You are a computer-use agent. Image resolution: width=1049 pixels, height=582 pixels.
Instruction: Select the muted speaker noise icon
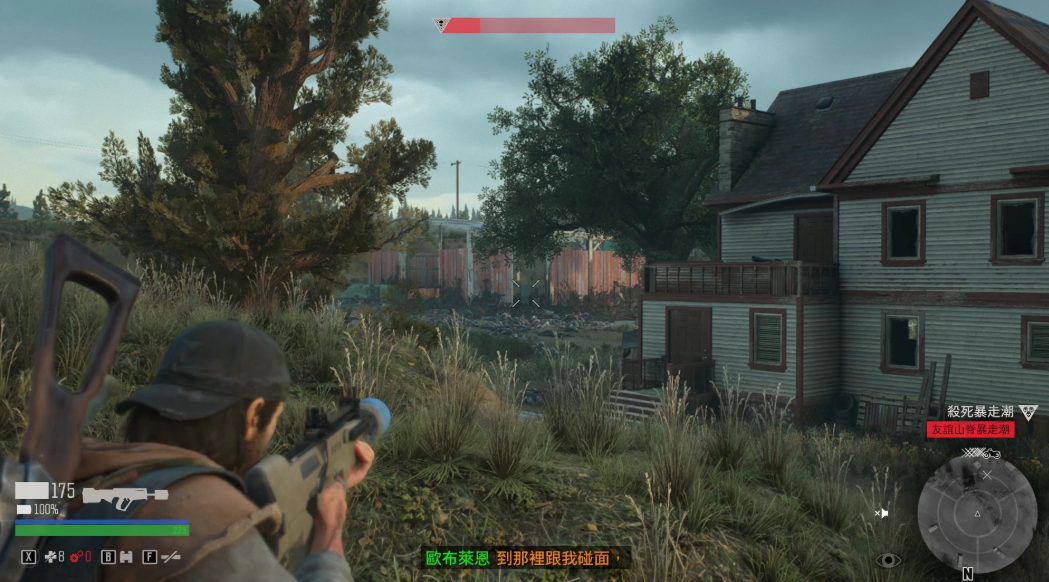[882, 513]
